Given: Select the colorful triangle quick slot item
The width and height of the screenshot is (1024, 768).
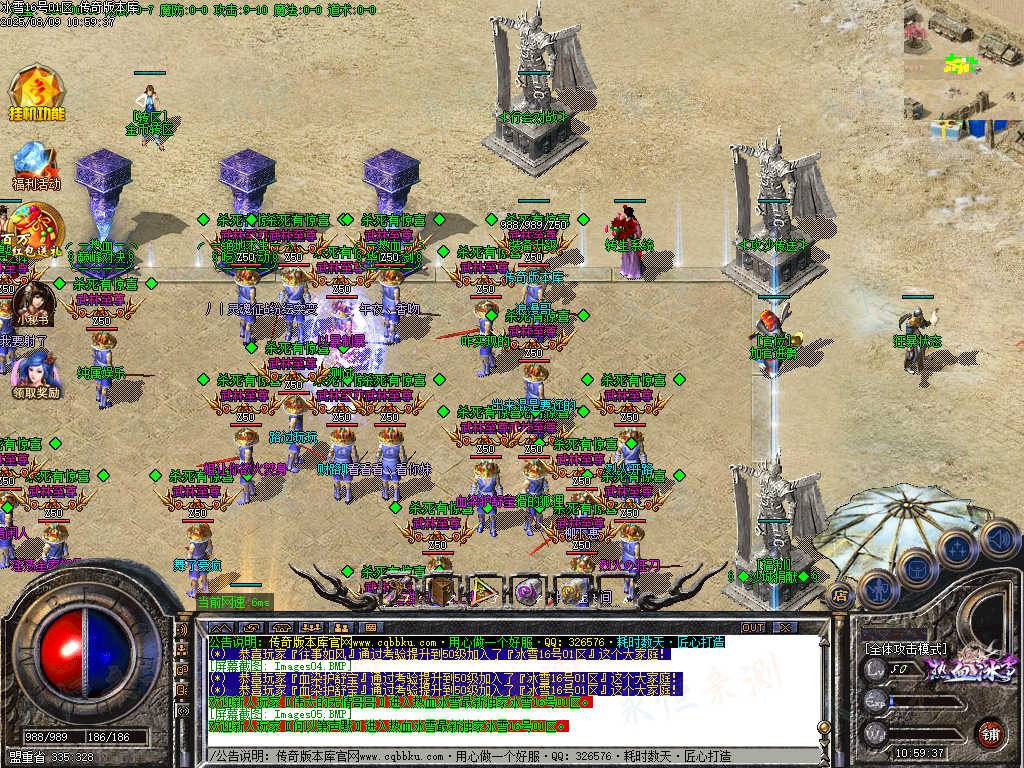Looking at the screenshot, I should [x=484, y=591].
